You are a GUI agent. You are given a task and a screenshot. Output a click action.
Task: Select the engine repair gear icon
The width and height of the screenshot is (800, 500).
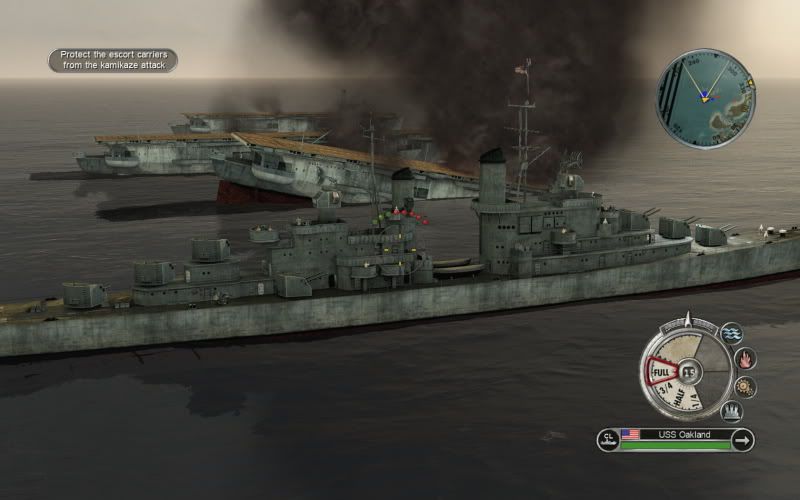click(745, 386)
